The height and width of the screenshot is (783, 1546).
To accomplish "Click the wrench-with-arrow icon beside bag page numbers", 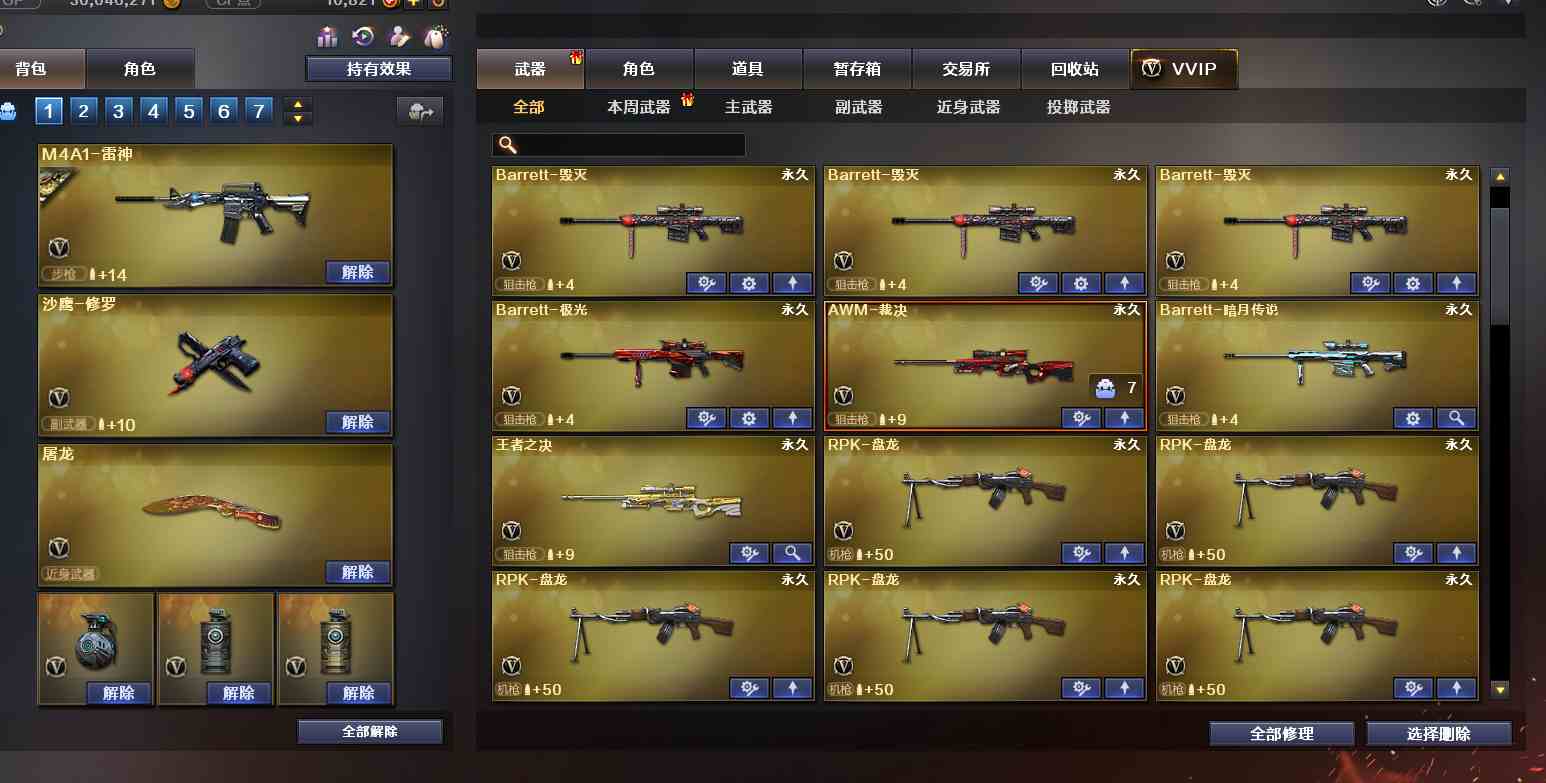I will tap(420, 111).
